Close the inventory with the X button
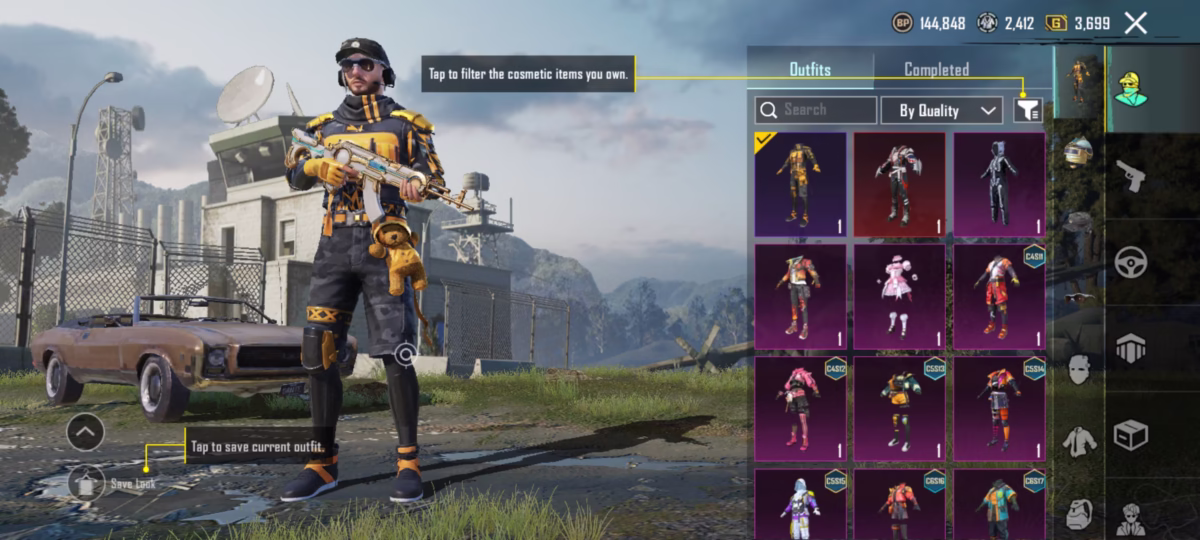This screenshot has width=1200, height=540. [x=1135, y=23]
